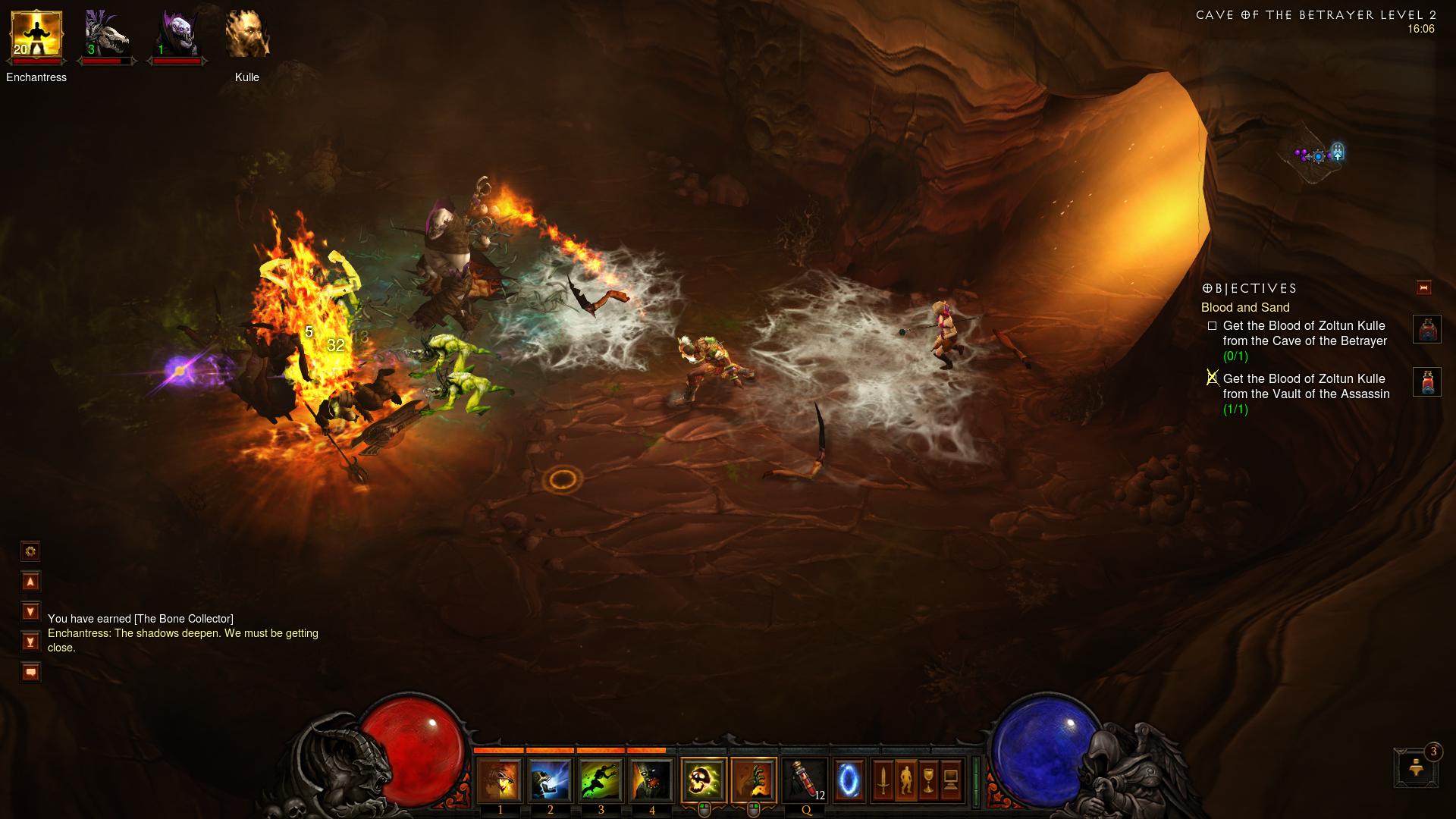This screenshot has height=819, width=1456.
Task: Use the green running spirit skill
Action: [601, 781]
